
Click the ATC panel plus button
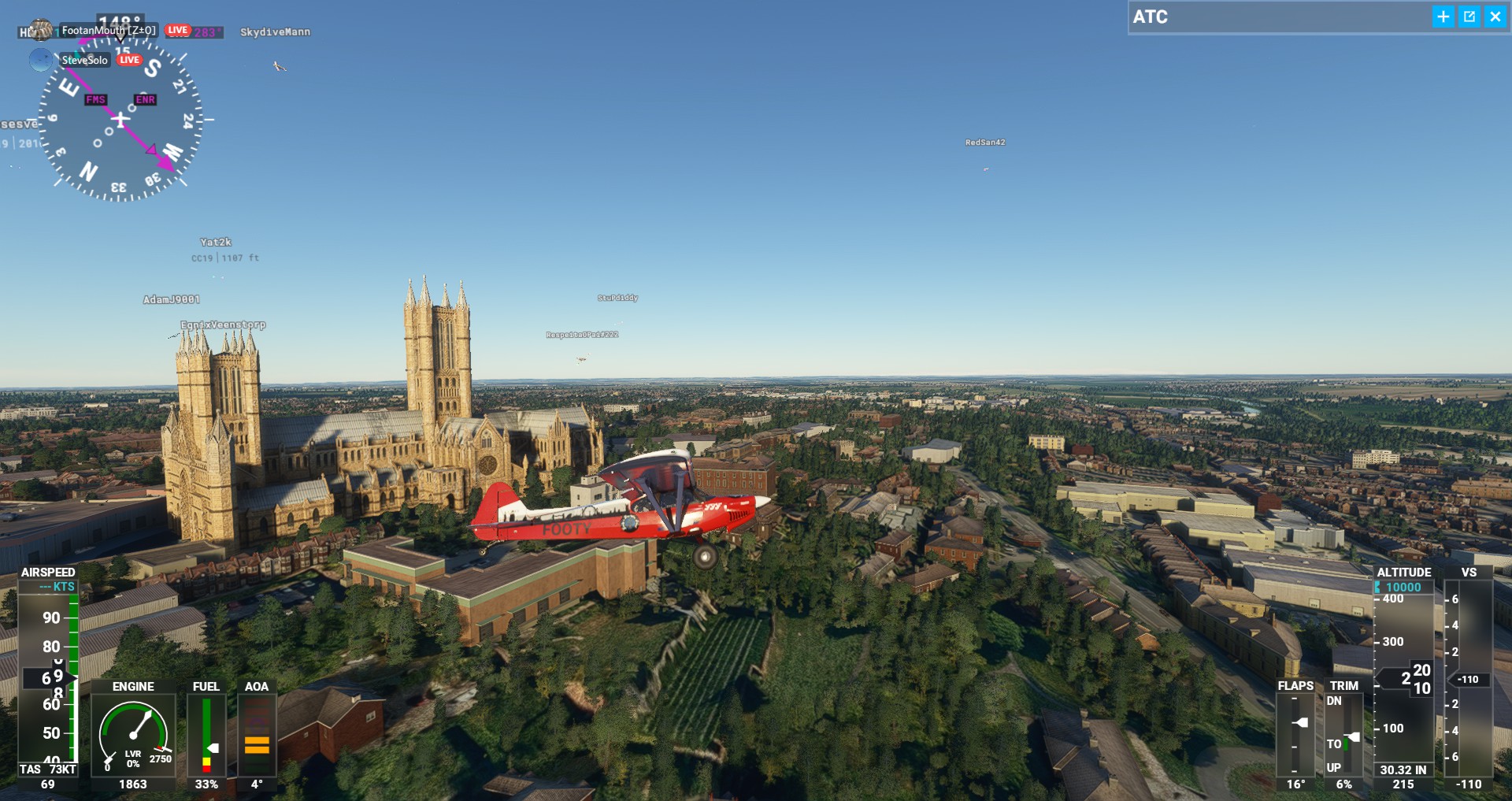pyautogui.click(x=1443, y=17)
